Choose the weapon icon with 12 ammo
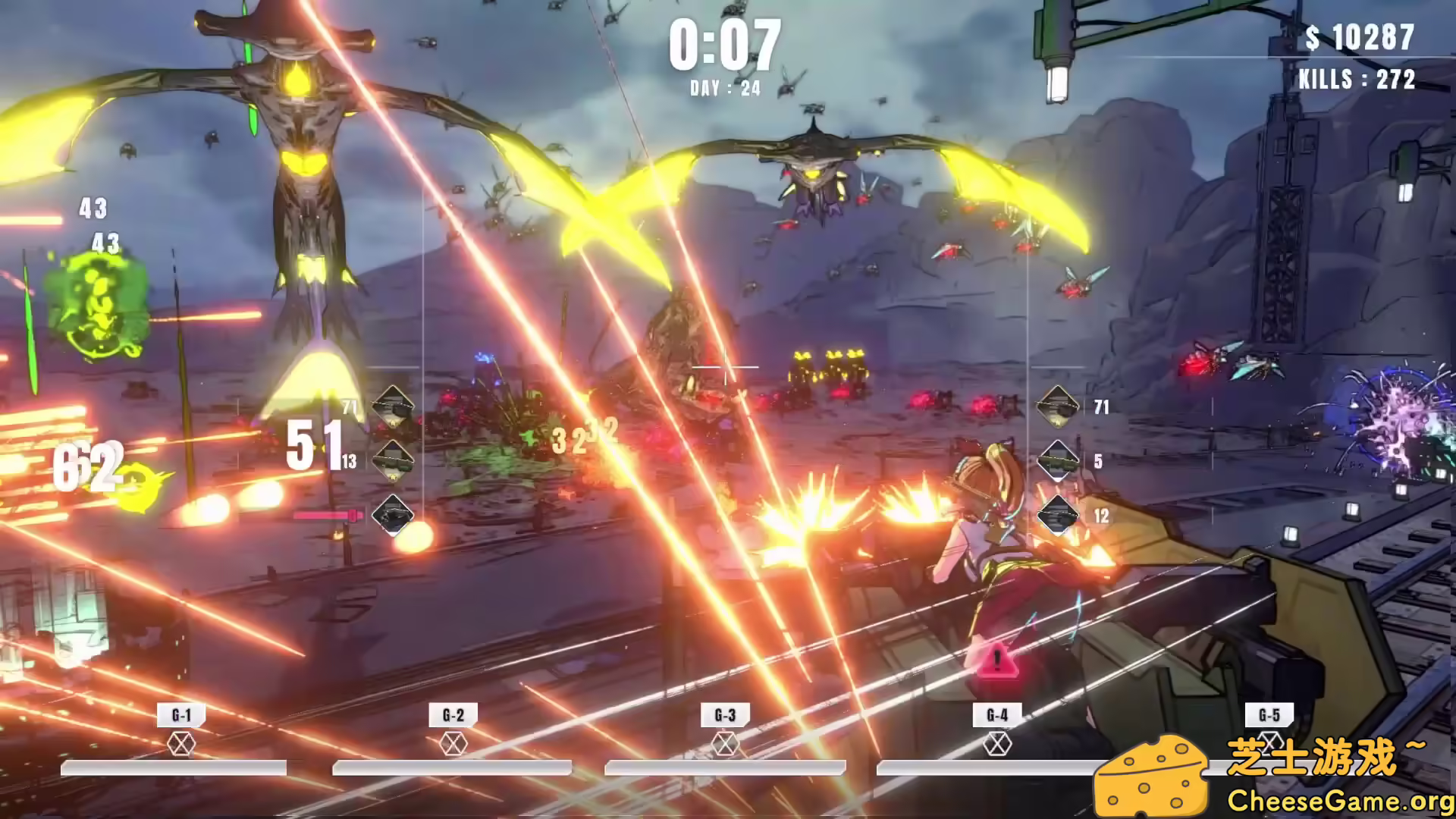1456x819 pixels. tap(1058, 516)
